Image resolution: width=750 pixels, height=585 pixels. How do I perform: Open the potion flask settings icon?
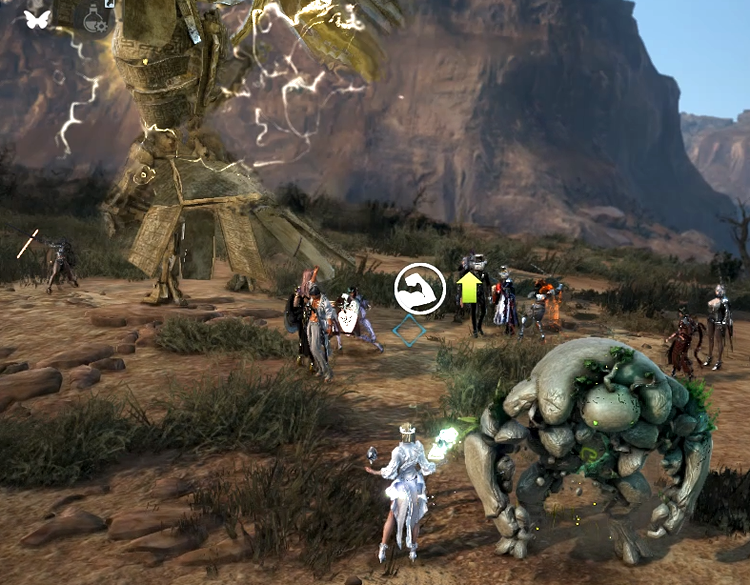point(95,18)
